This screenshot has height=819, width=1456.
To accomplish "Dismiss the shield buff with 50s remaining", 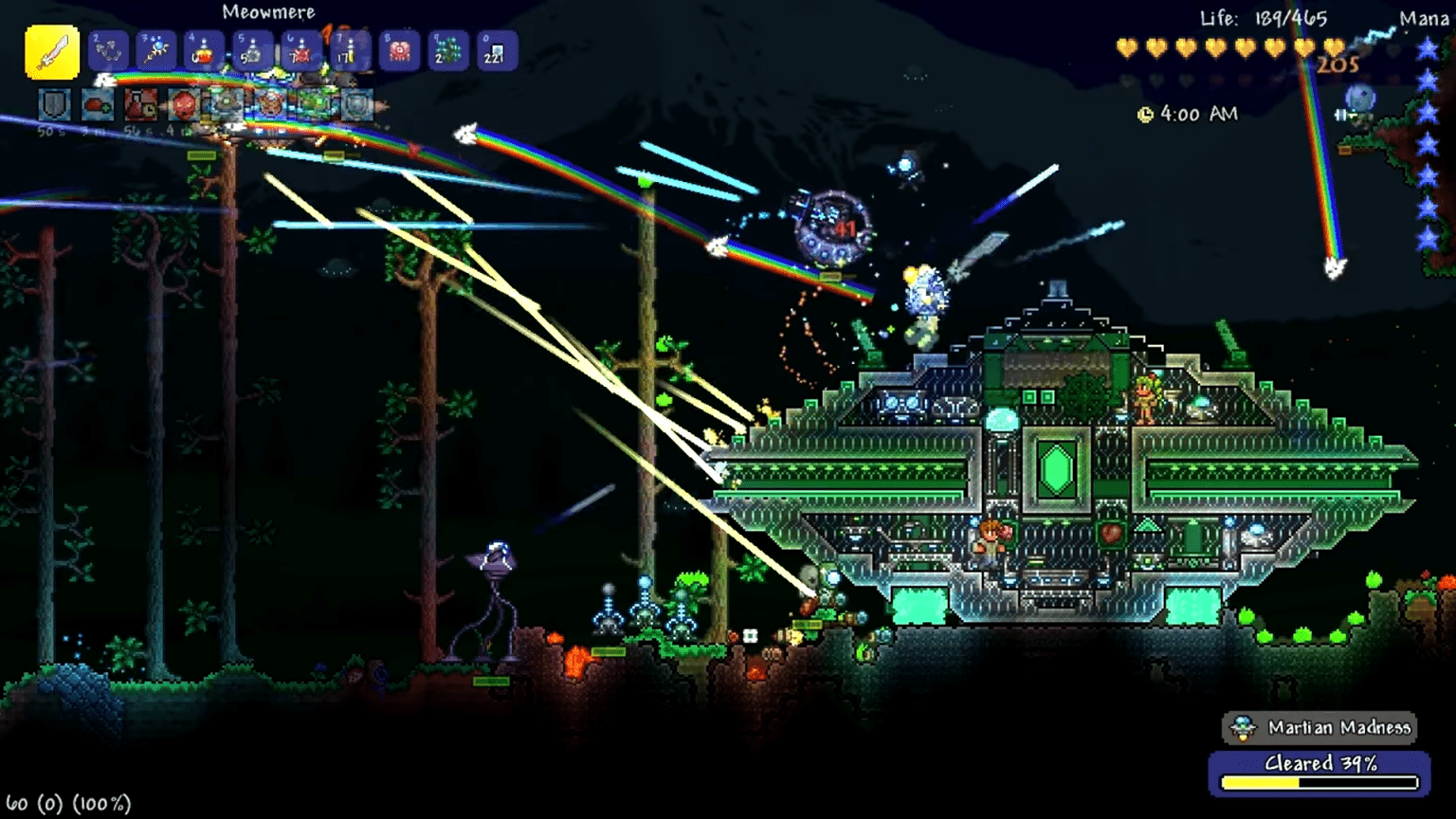I will pos(55,104).
